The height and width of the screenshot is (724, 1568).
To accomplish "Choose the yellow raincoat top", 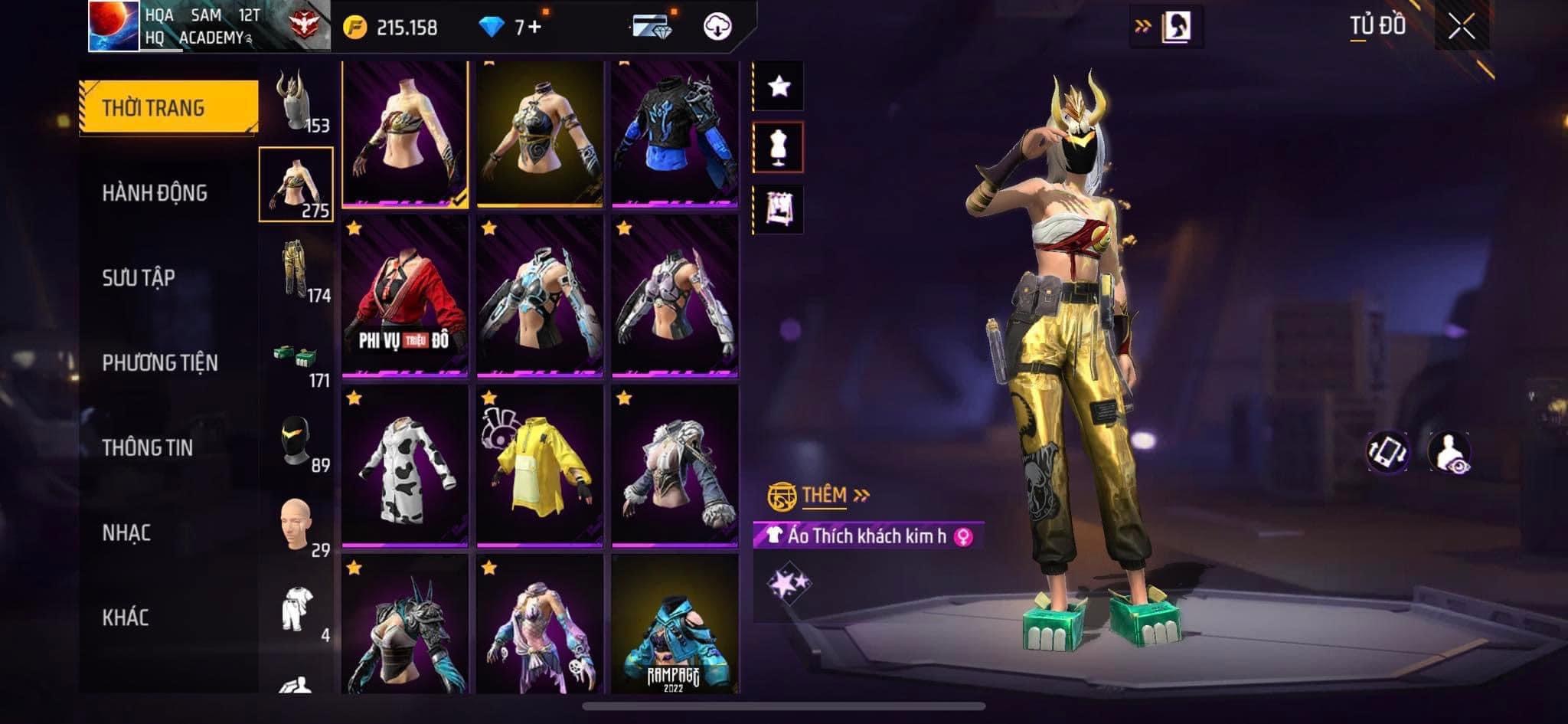I will pyautogui.click(x=540, y=467).
